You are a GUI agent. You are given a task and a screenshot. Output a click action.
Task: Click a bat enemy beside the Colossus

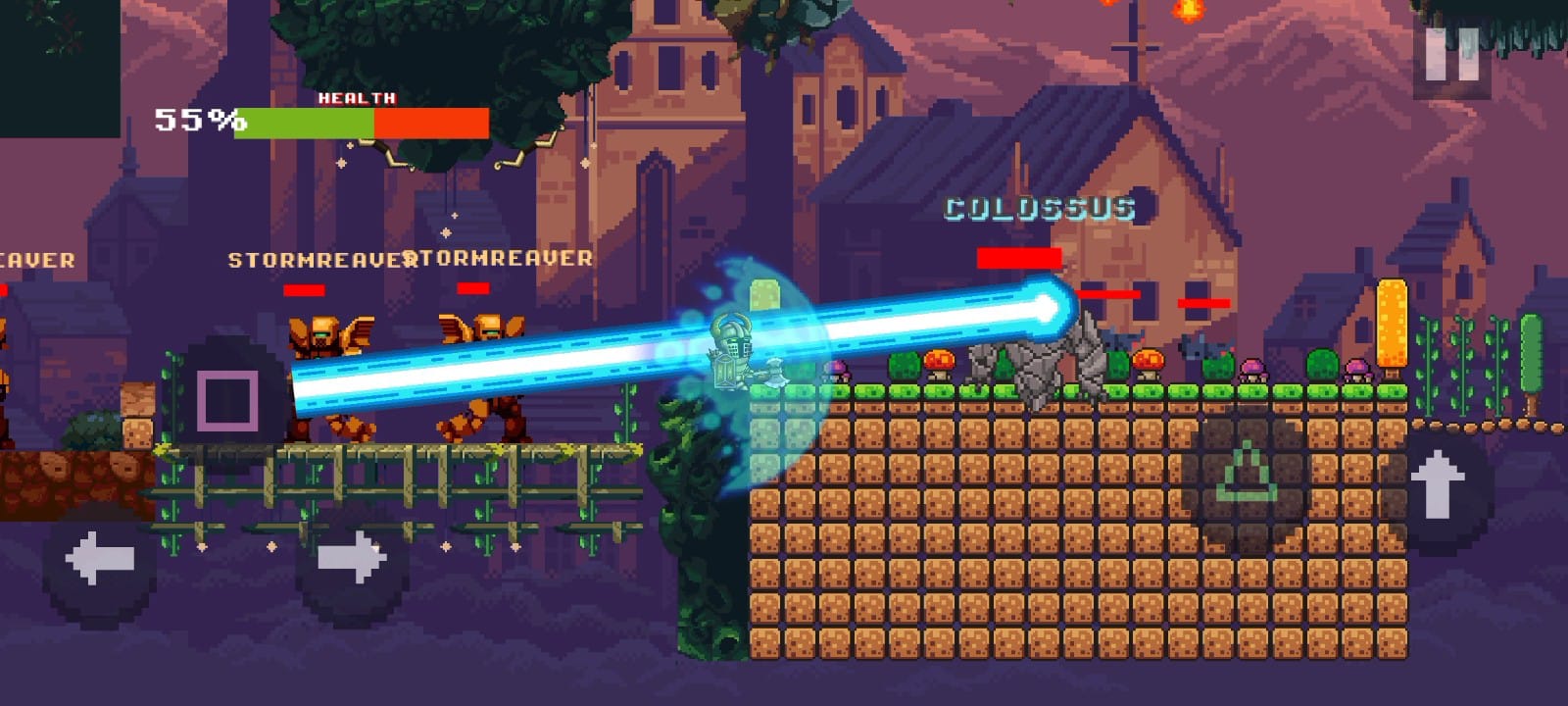point(1122,338)
